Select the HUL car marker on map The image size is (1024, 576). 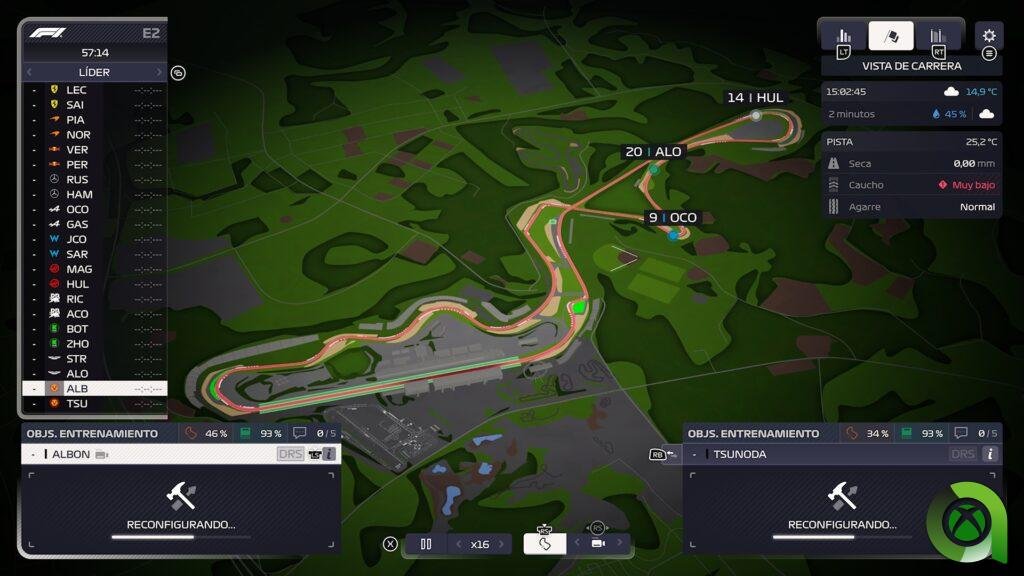point(756,115)
